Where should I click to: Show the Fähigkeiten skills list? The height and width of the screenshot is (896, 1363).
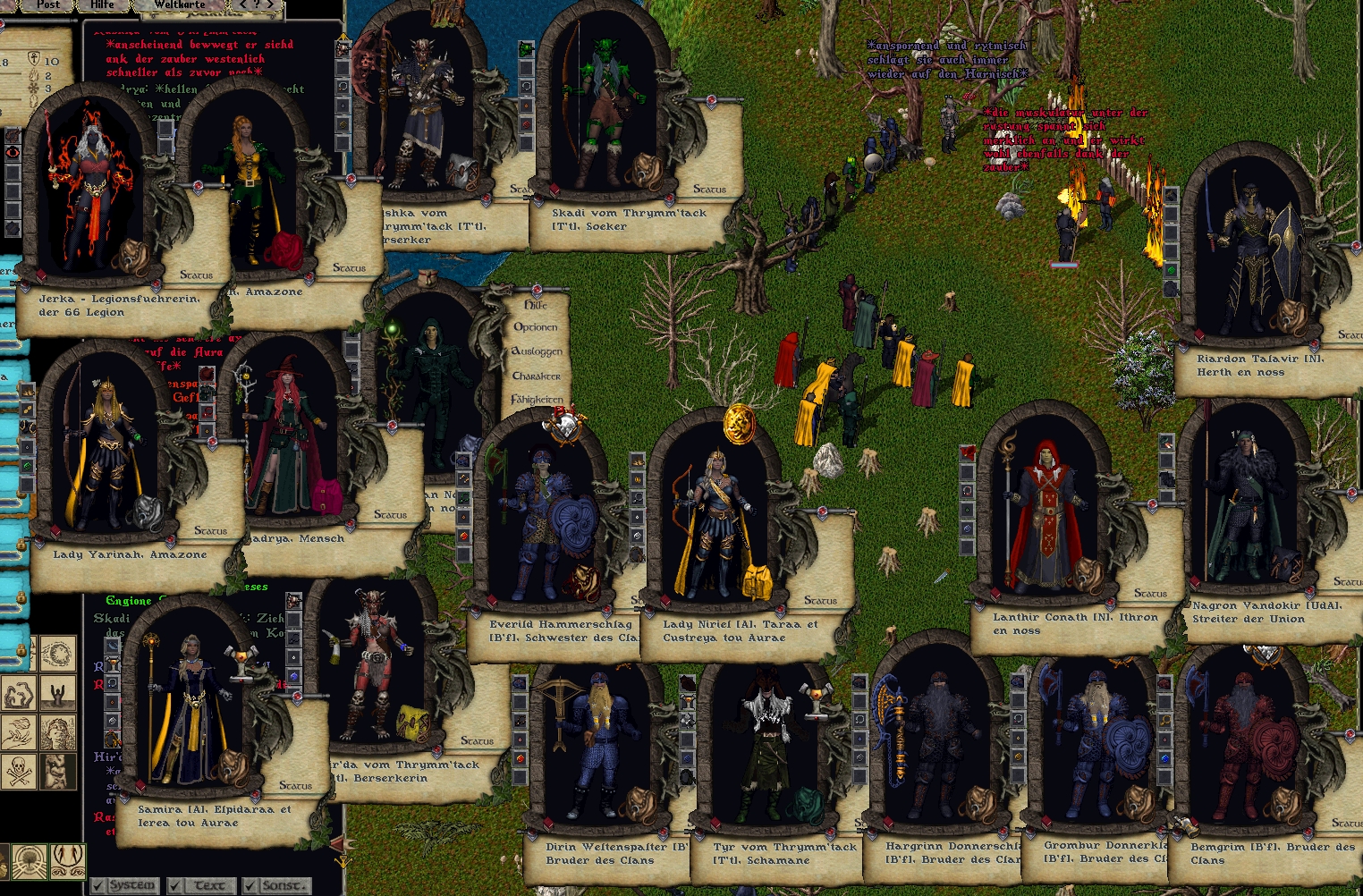537,400
